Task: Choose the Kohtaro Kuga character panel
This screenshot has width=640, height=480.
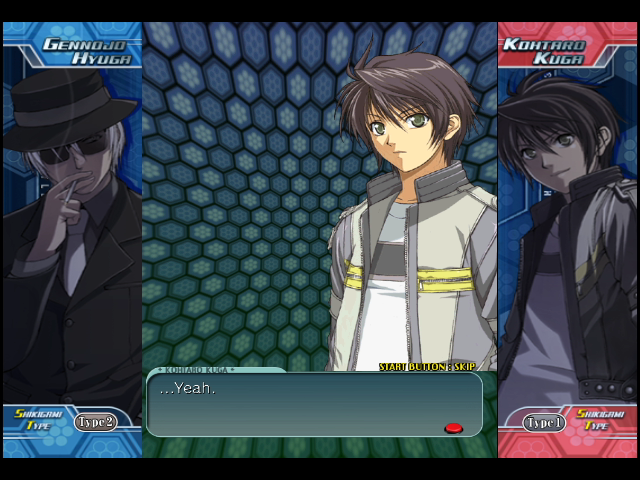Action: pos(567,230)
